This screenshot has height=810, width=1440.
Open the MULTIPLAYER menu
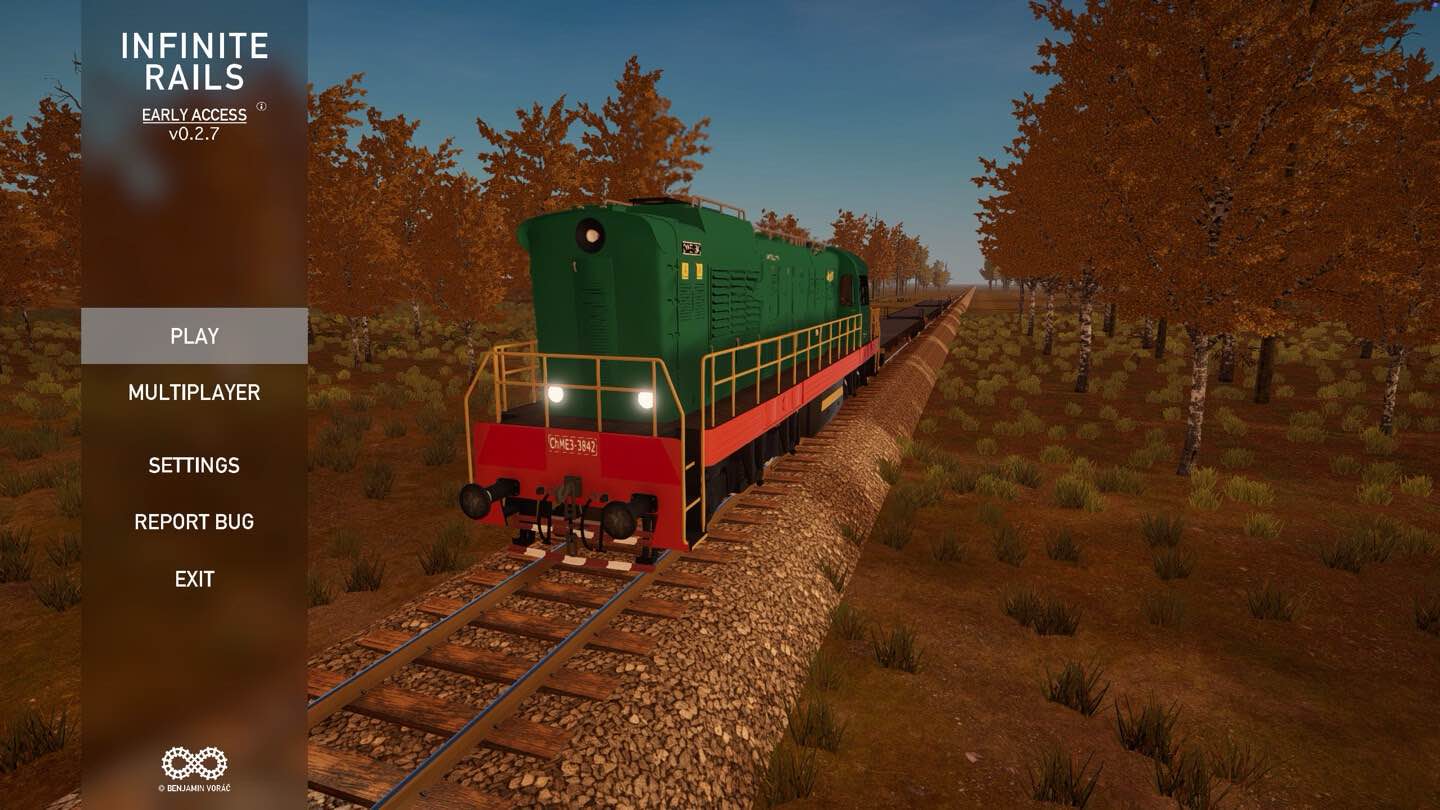194,393
